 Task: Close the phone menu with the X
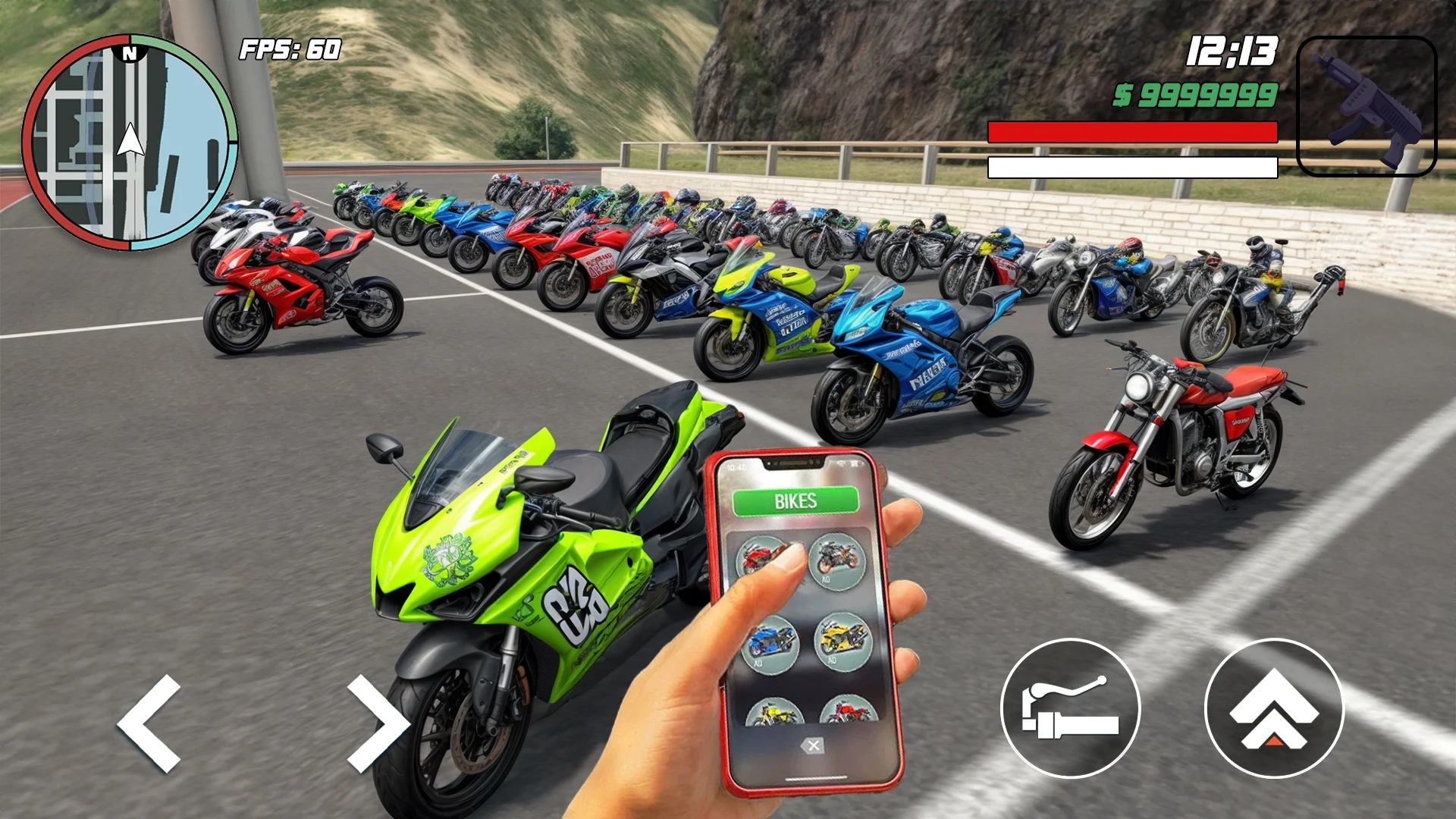[x=813, y=746]
